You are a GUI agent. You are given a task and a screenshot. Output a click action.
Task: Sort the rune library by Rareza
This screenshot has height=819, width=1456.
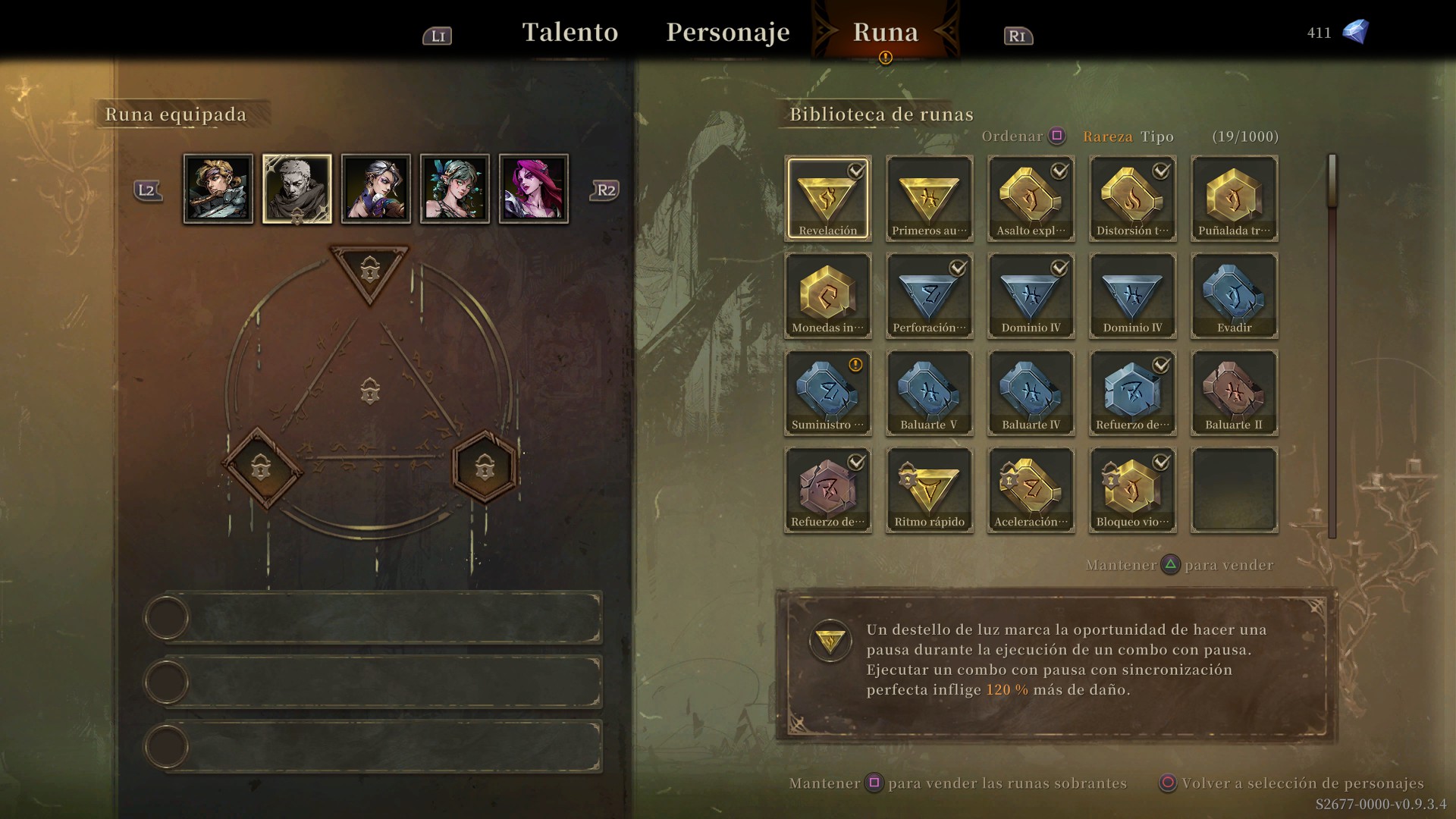click(1107, 136)
